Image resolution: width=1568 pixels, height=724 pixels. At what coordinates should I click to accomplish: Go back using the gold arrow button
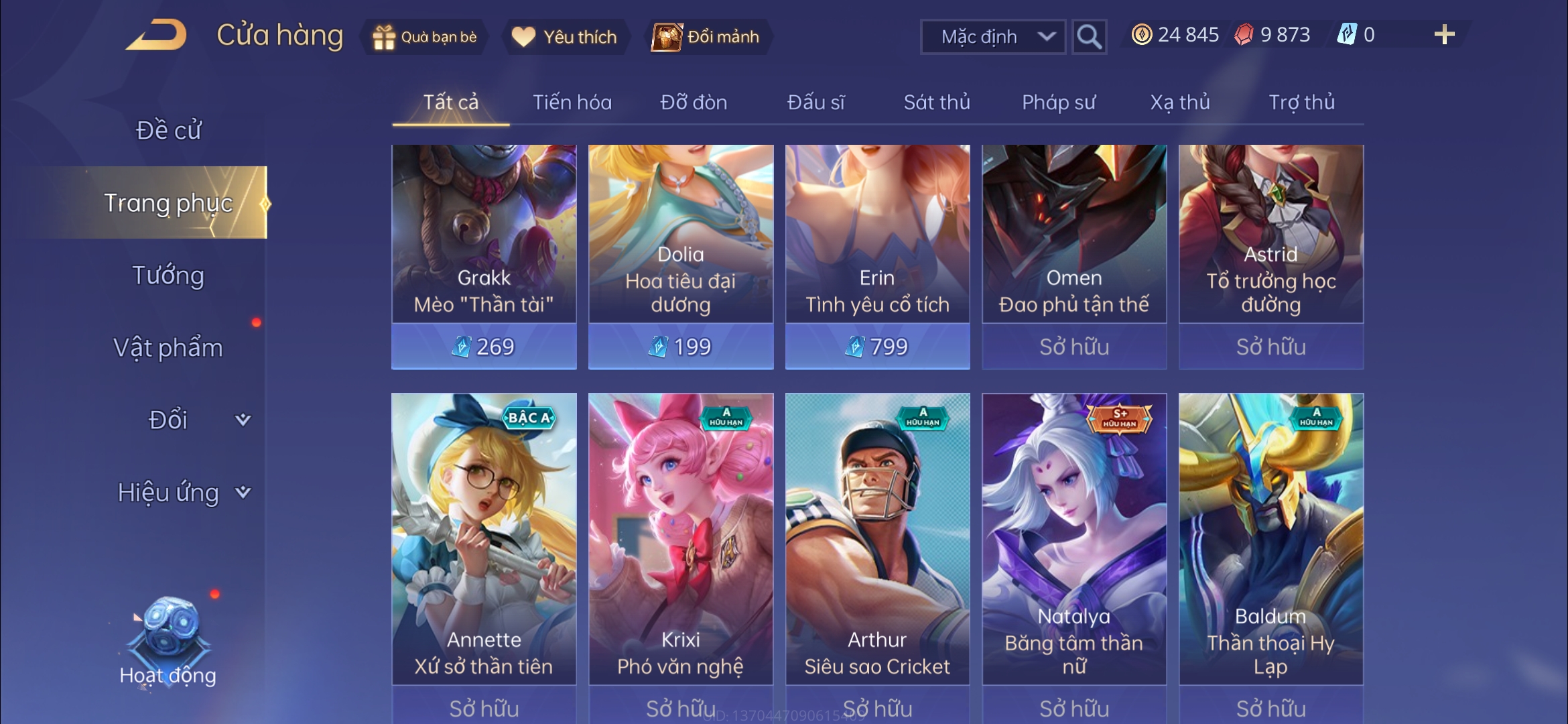point(157,35)
